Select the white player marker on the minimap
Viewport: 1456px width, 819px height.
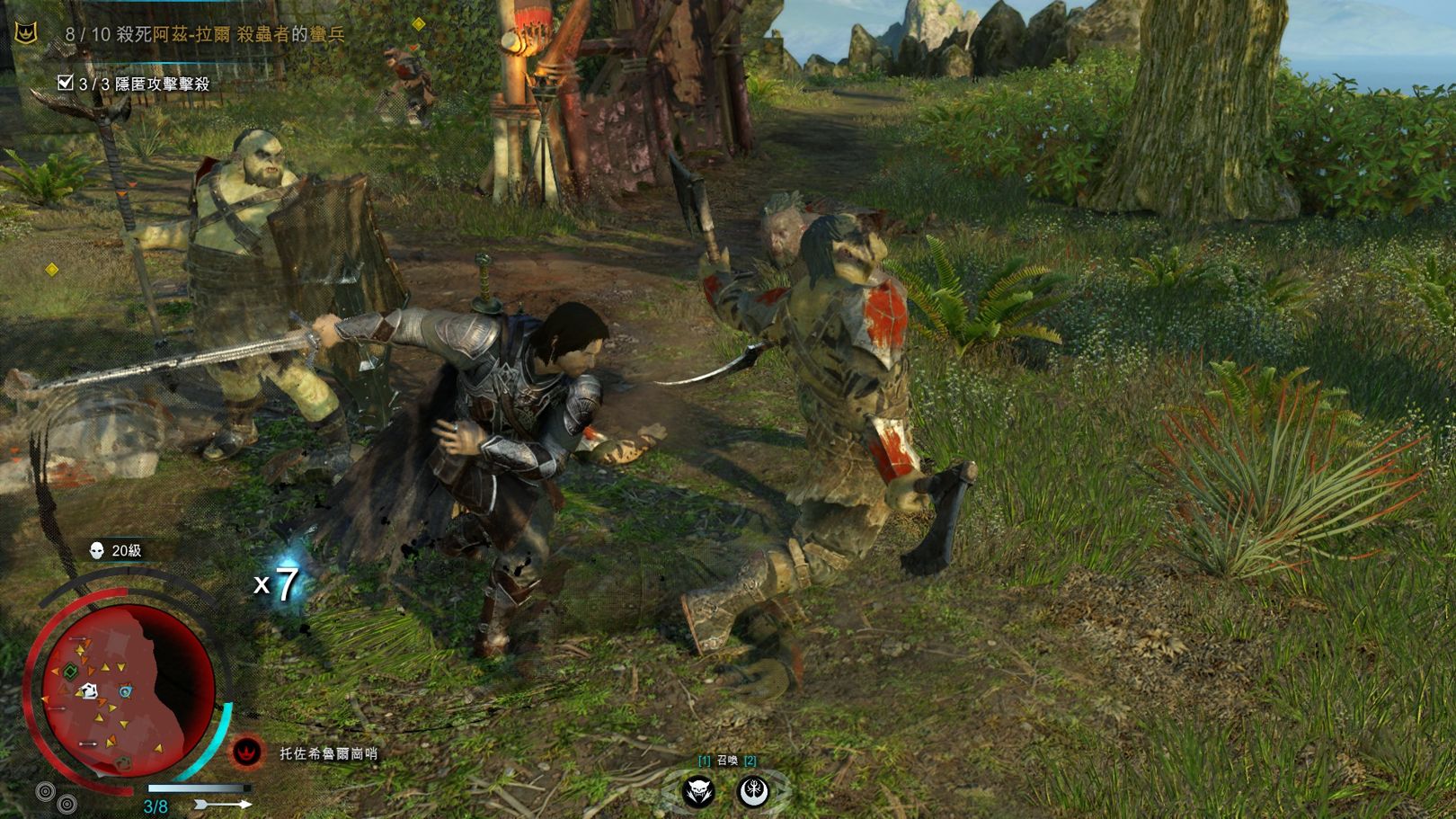click(x=88, y=690)
